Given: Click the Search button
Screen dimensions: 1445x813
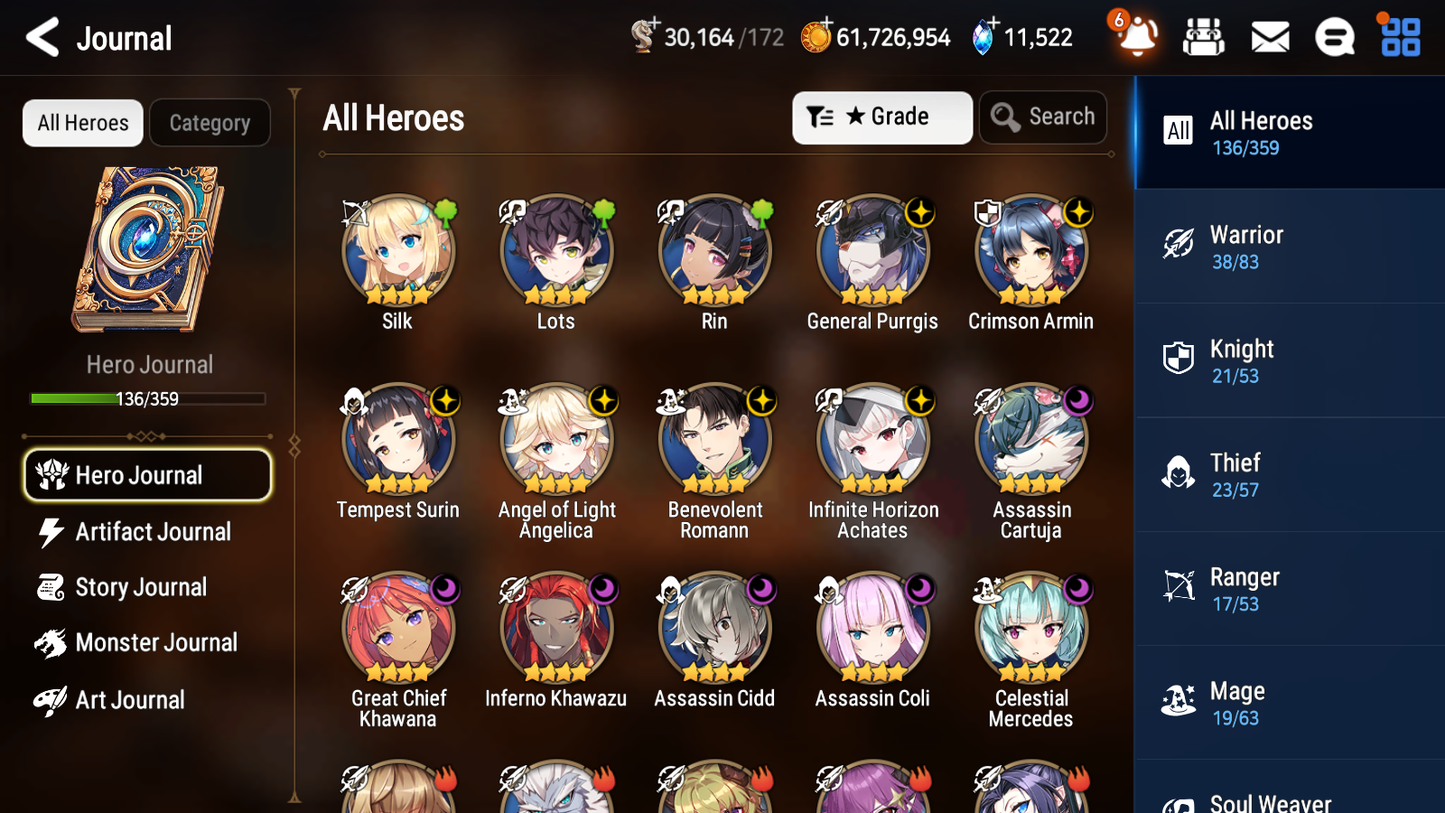Looking at the screenshot, I should [x=1043, y=116].
